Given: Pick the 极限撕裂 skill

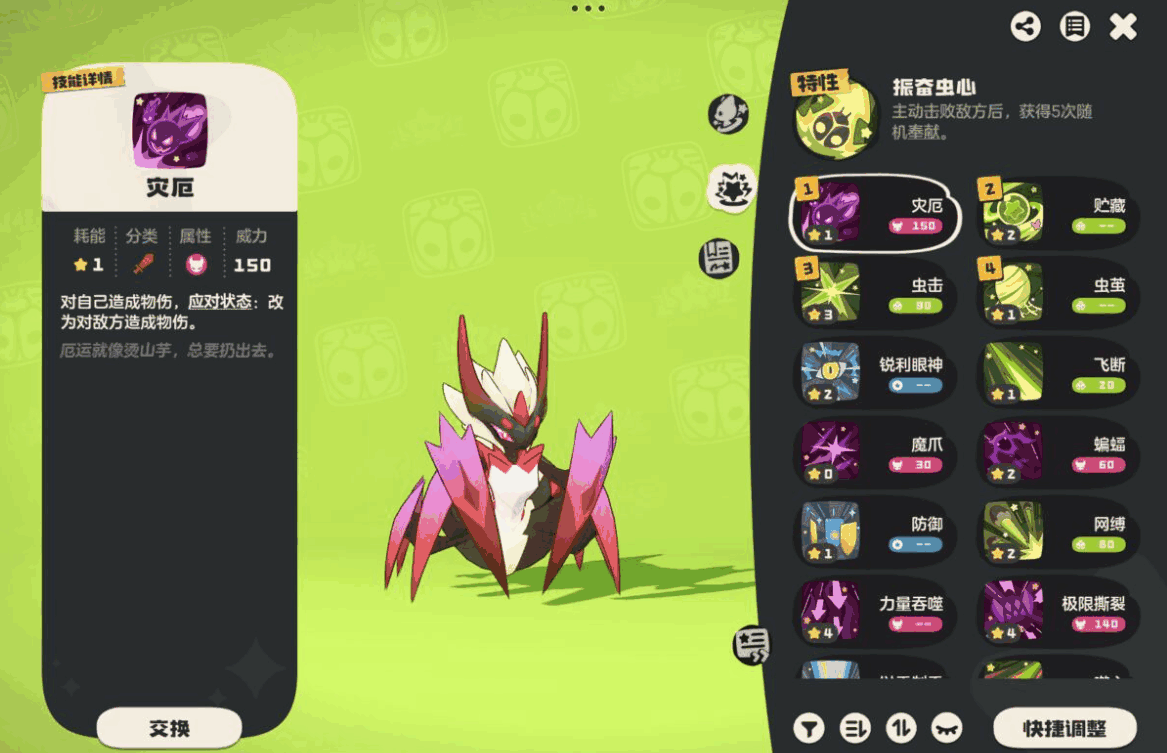Looking at the screenshot, I should [x=1058, y=611].
